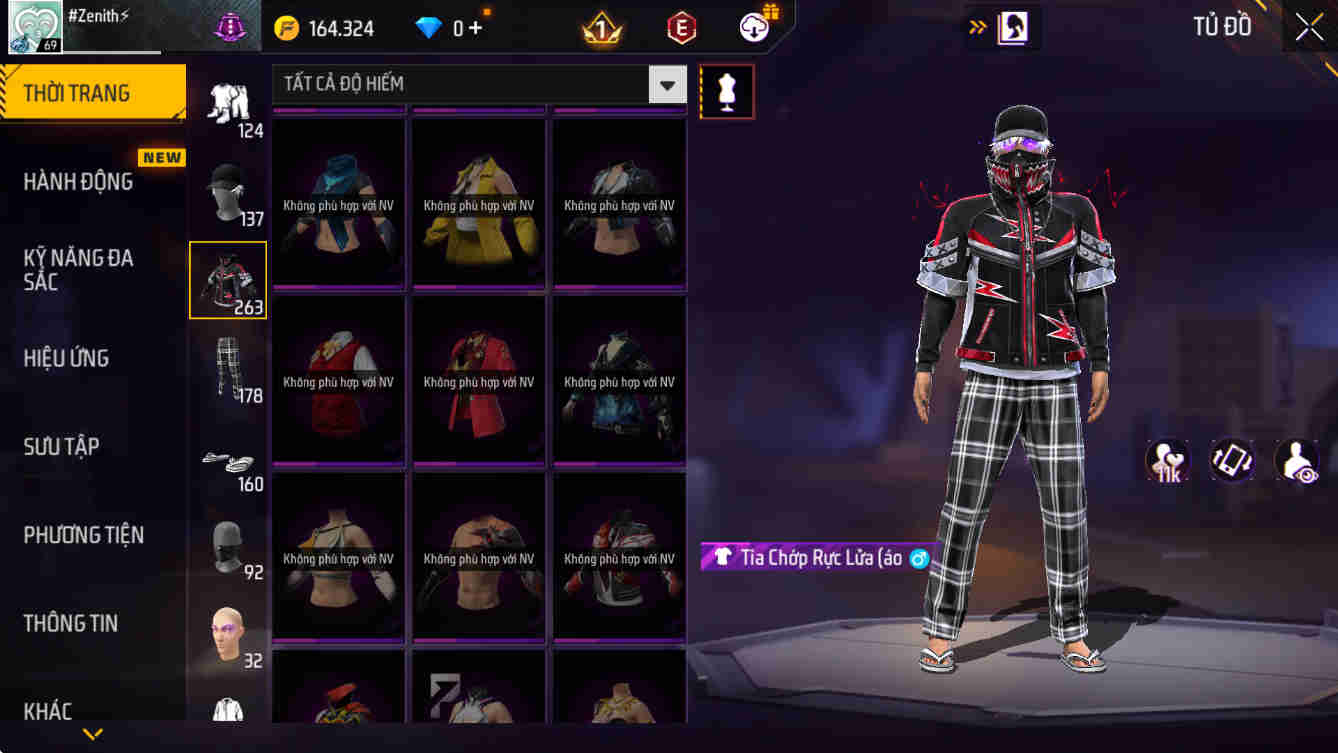Click the cloud download gift icon
The height and width of the screenshot is (753, 1338).
click(753, 27)
